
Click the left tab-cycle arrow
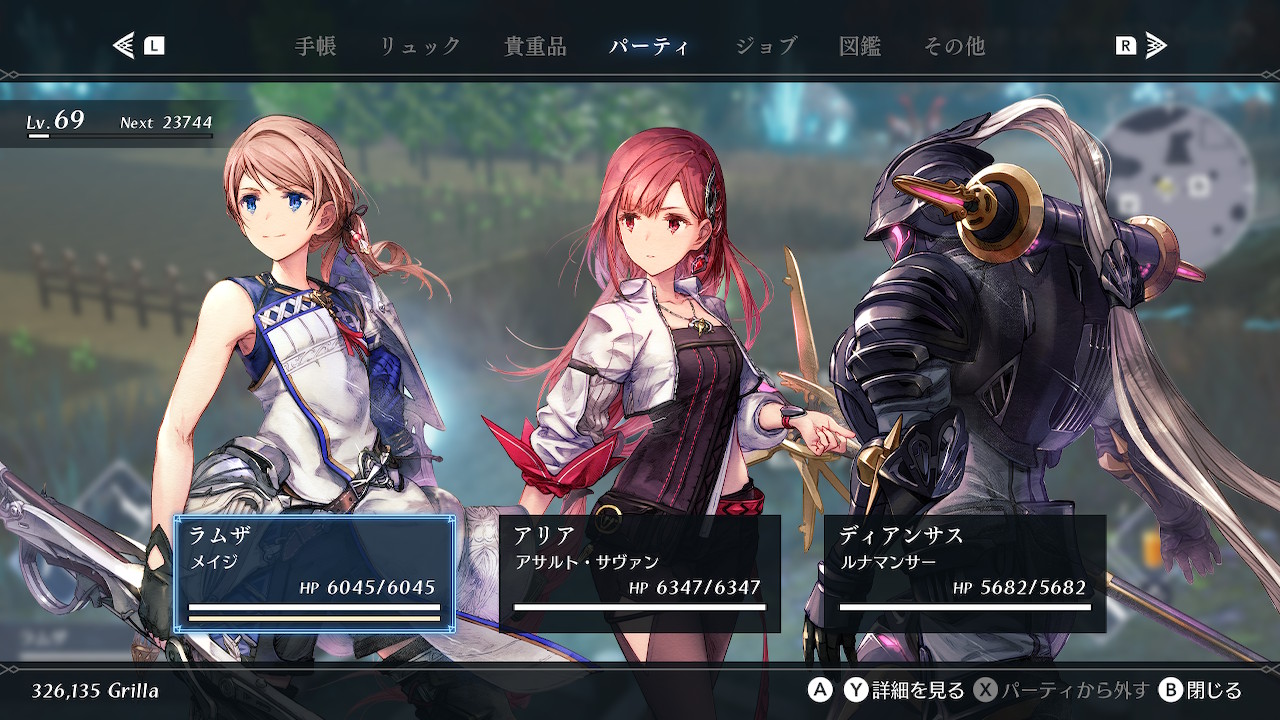tap(124, 46)
